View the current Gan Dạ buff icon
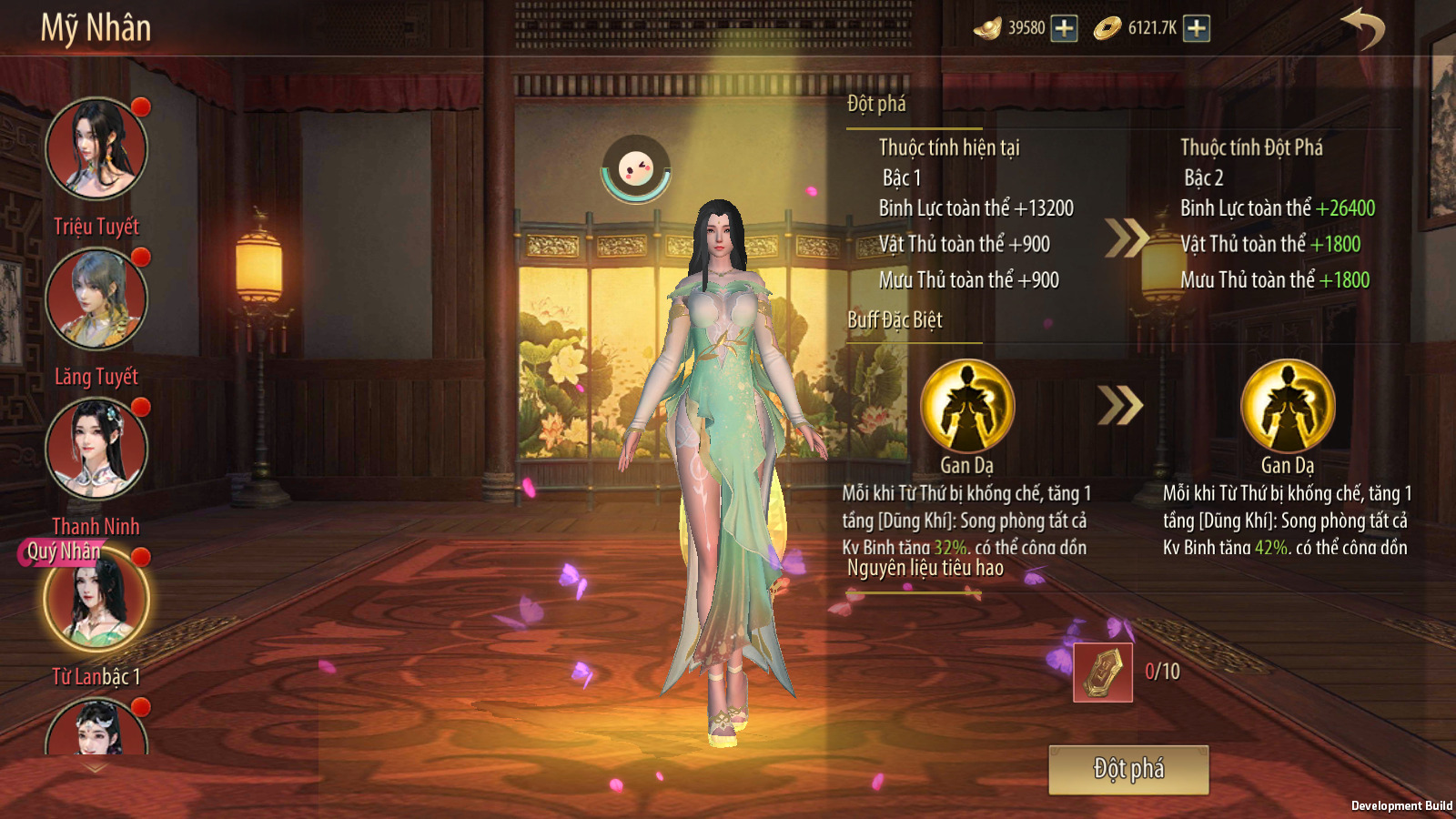Image resolution: width=1456 pixels, height=819 pixels. click(967, 406)
